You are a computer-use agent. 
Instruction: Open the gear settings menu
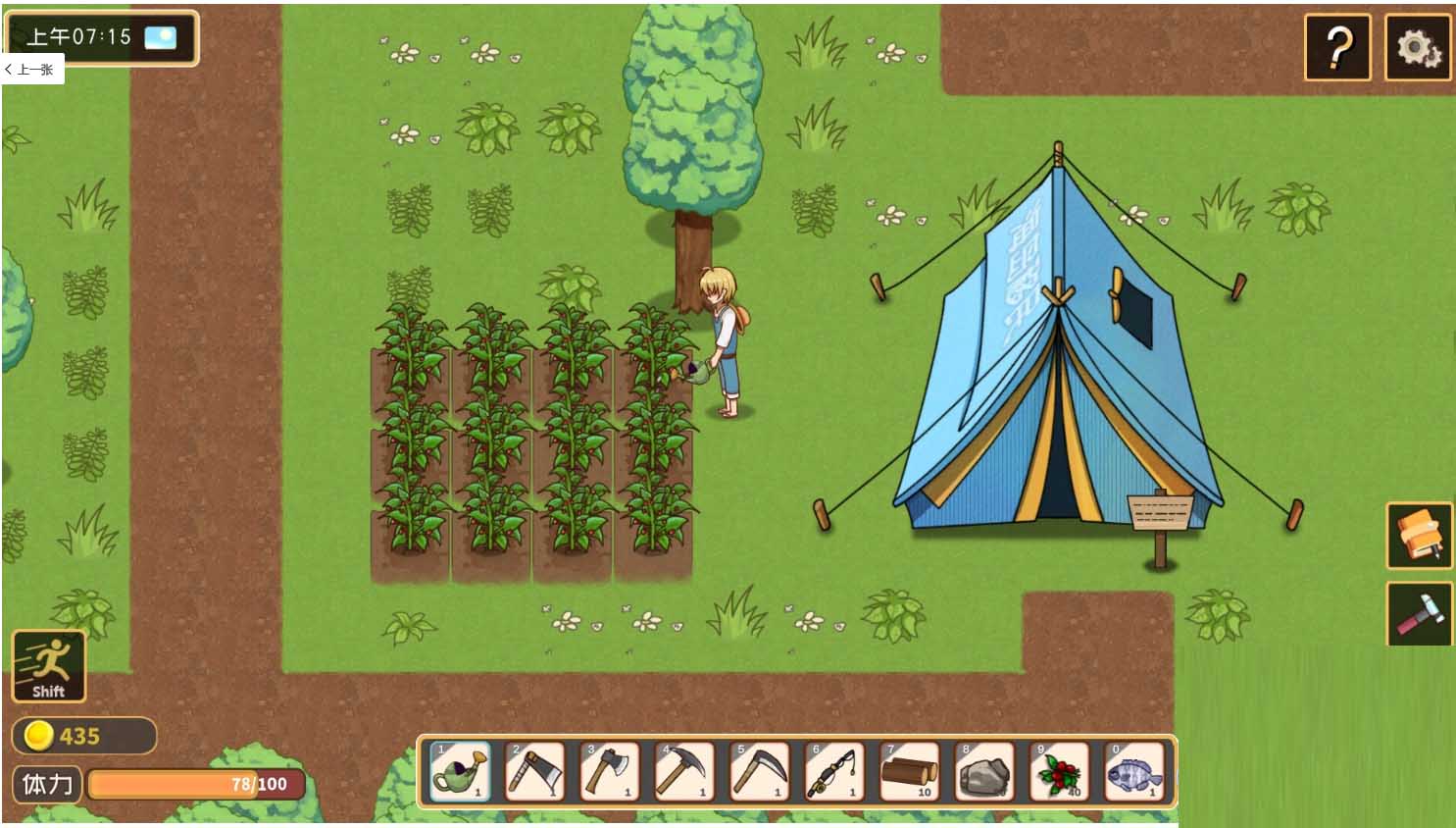point(1418,47)
